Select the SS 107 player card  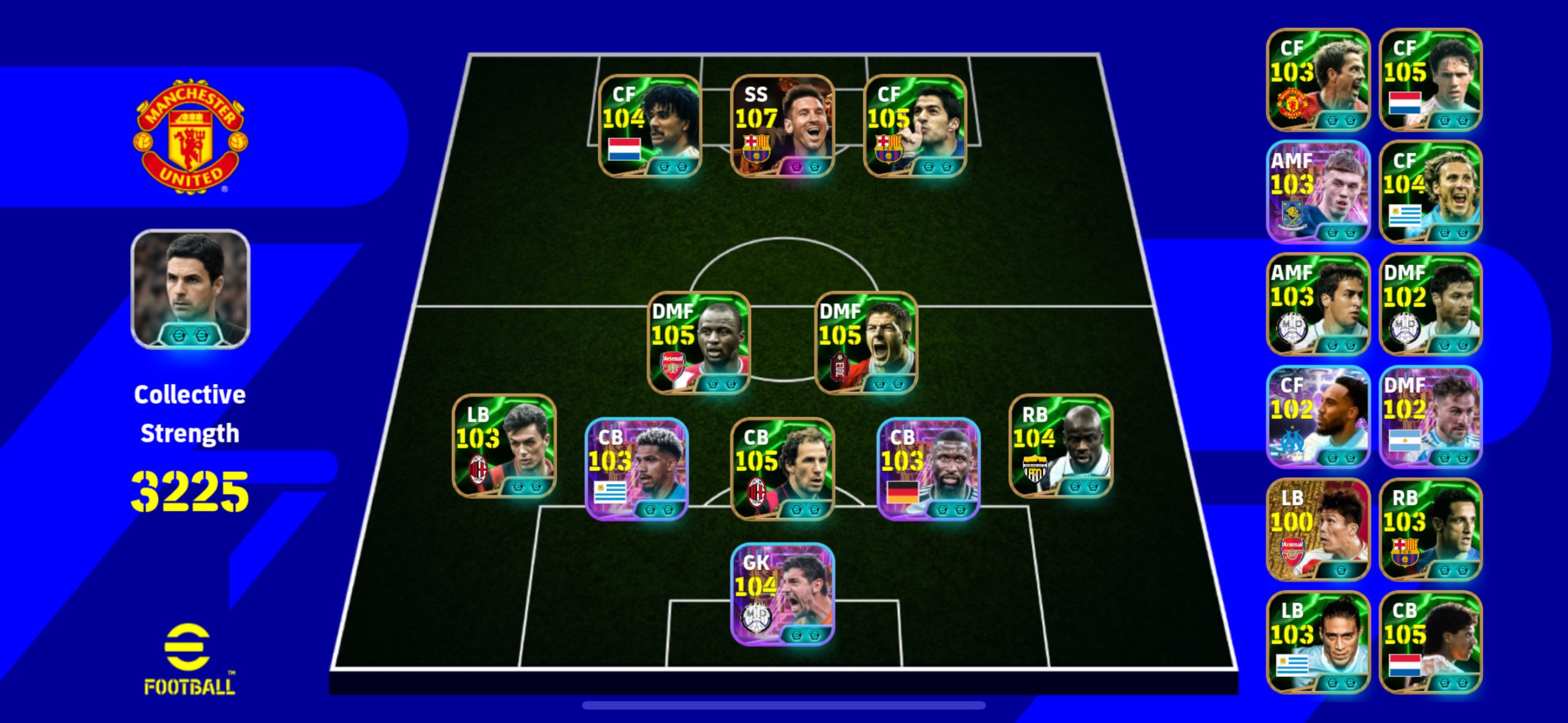click(782, 126)
